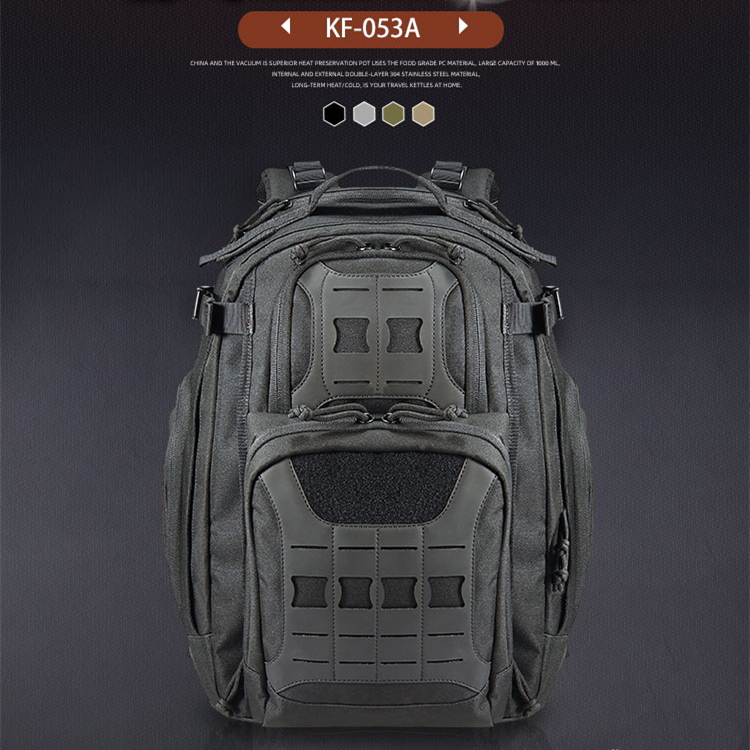Screen dimensions: 750x750
Task: Go to the previous model with left arrow
Action: pos(286,26)
